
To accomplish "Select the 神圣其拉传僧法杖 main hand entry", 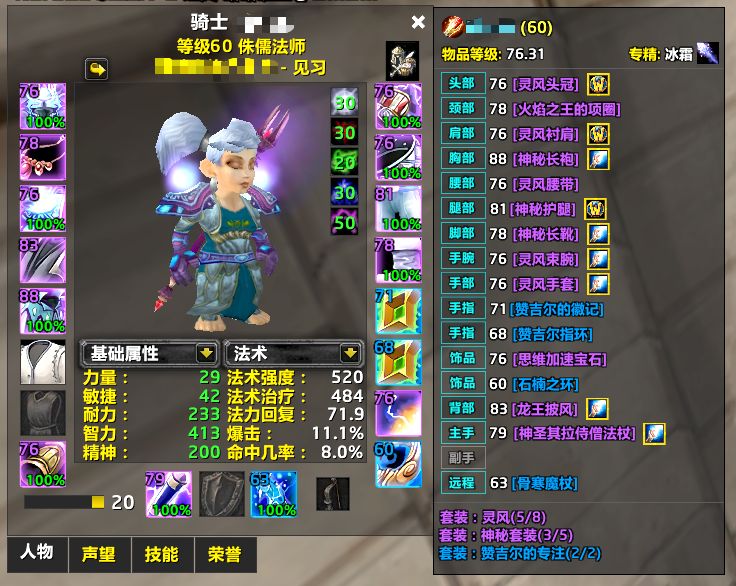I will click(575, 433).
